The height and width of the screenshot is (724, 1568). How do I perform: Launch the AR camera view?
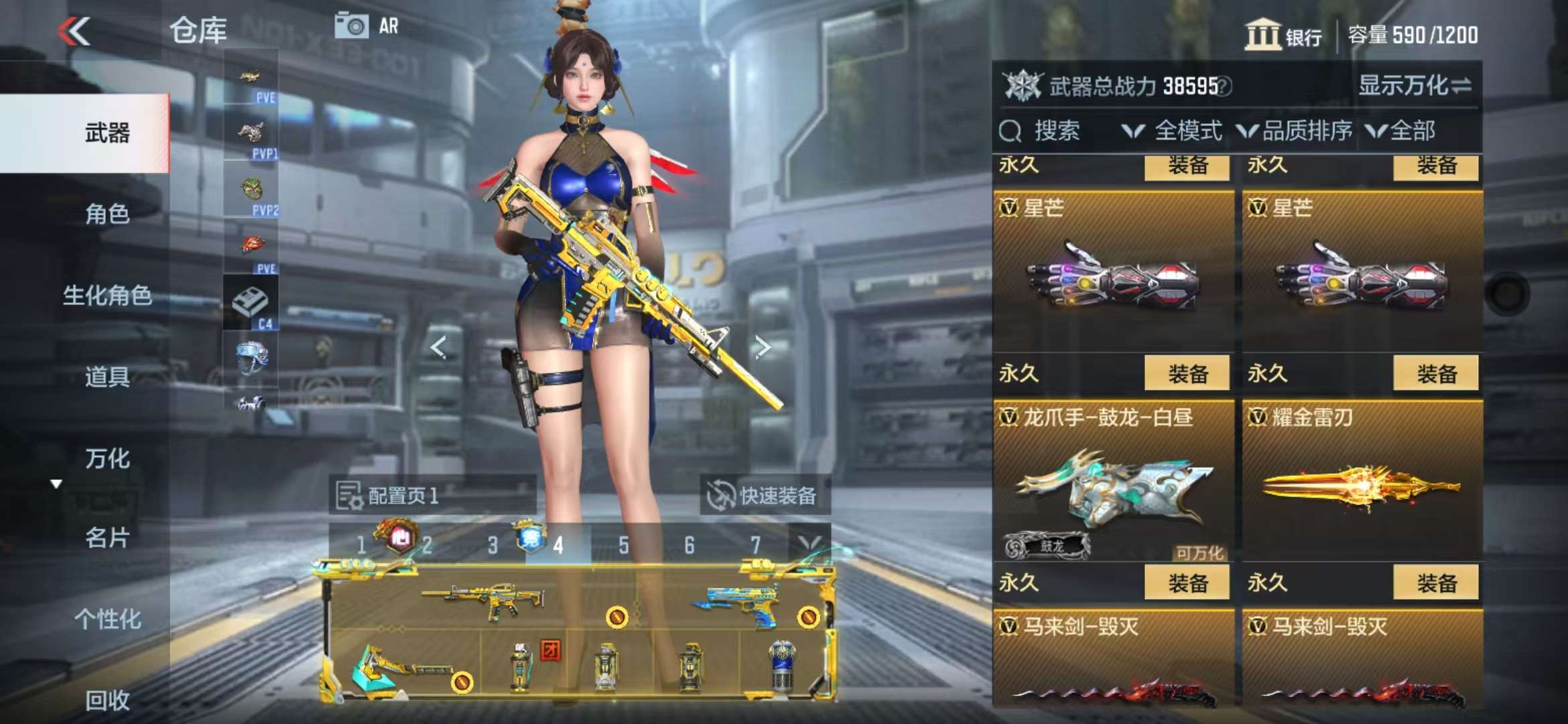click(367, 26)
